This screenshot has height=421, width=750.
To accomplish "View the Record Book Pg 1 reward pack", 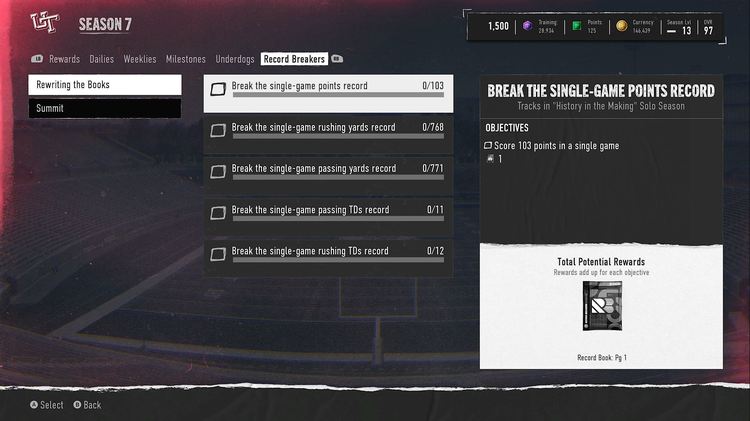I will click(x=602, y=313).
